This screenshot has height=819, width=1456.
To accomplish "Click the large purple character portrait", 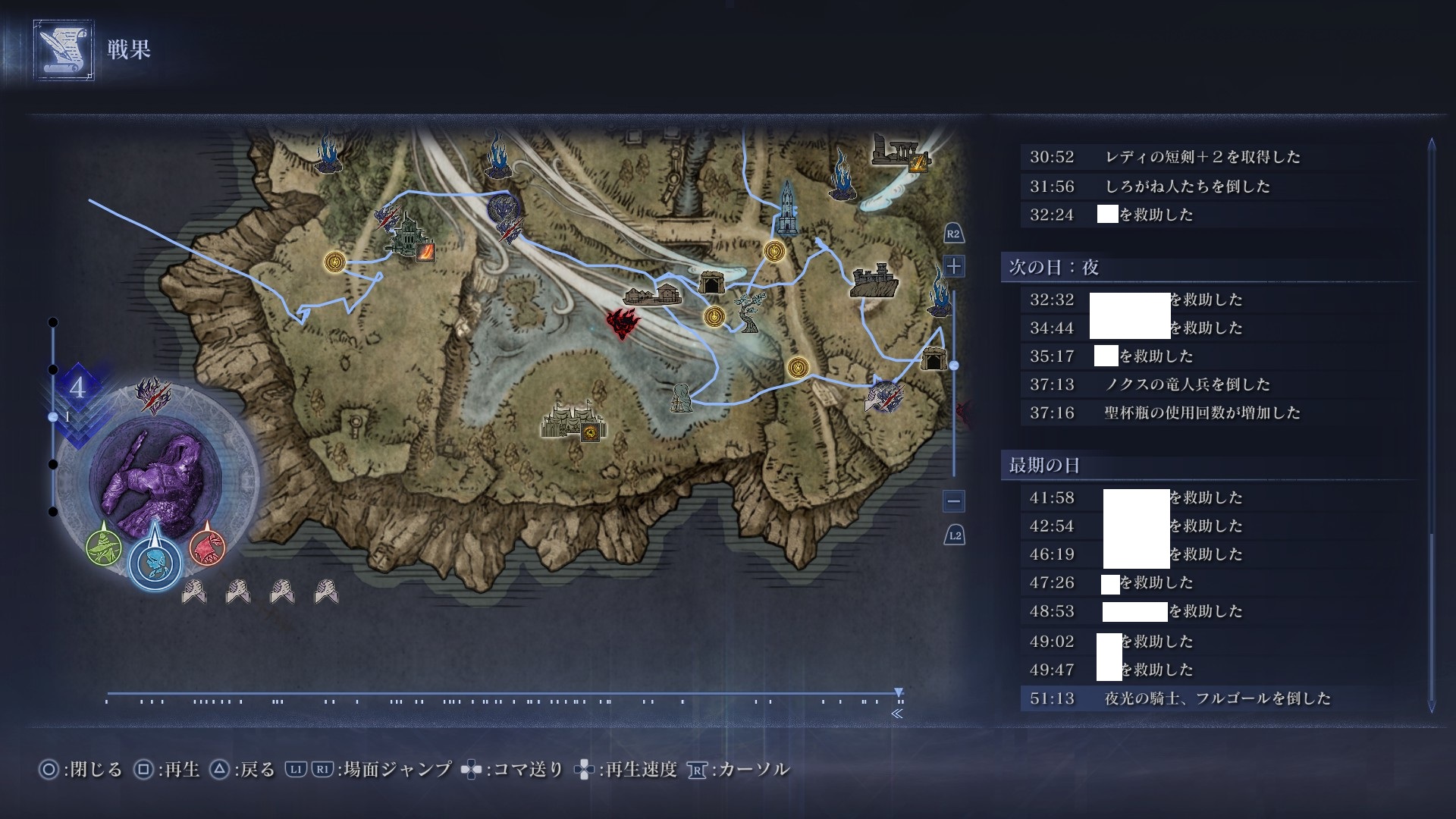I will [x=155, y=474].
